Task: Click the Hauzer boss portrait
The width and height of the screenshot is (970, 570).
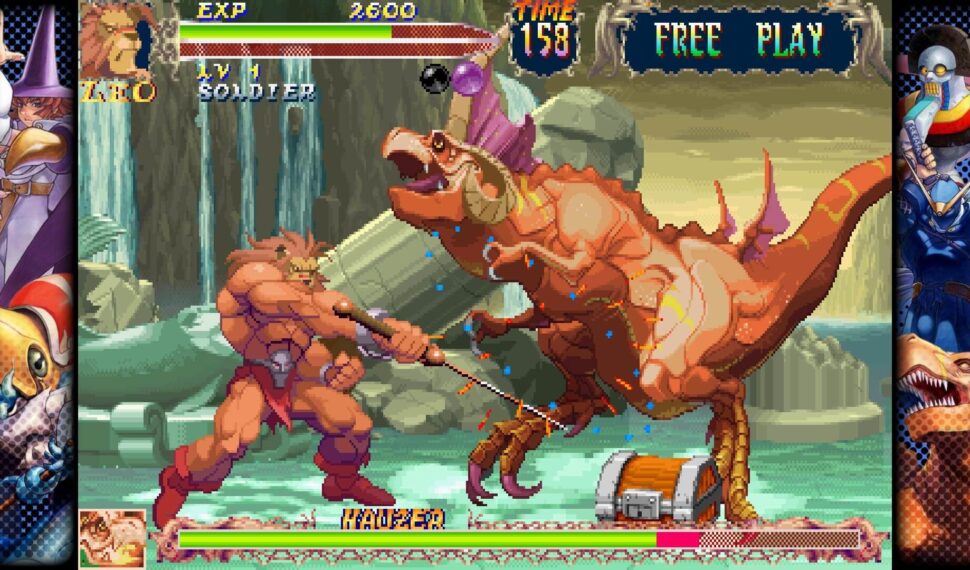Action: click(x=111, y=538)
